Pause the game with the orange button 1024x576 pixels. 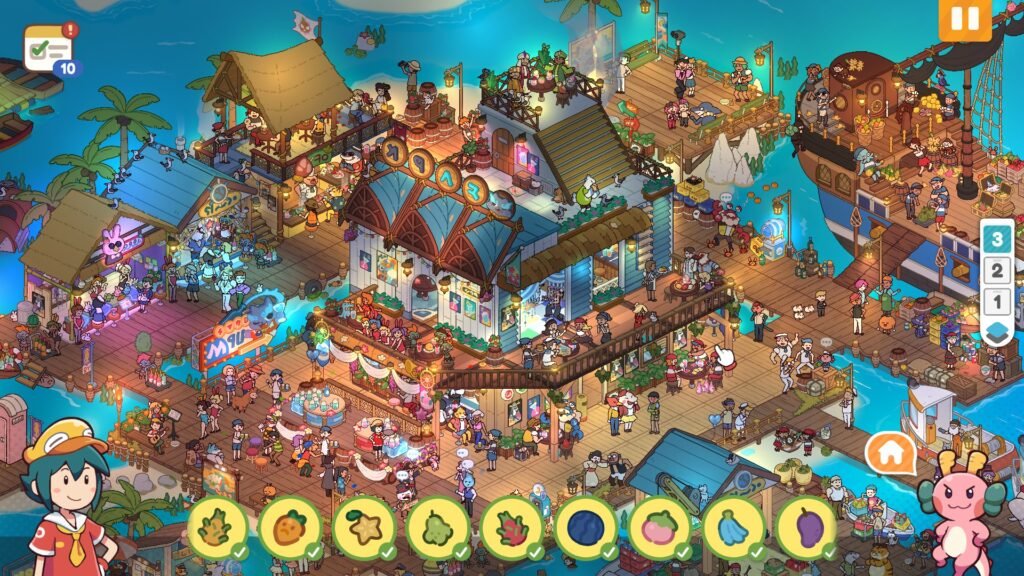point(965,19)
